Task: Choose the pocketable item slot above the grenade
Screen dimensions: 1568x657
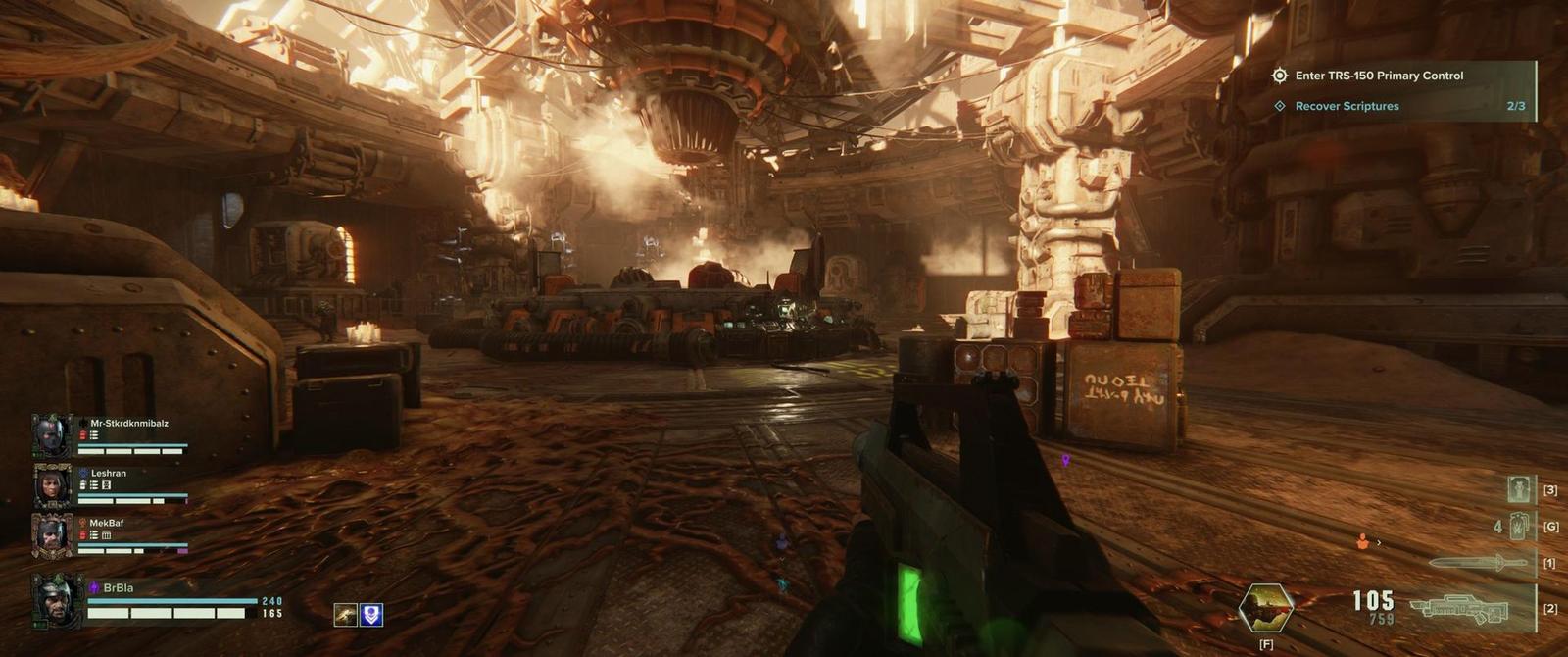Action: [x=1520, y=488]
